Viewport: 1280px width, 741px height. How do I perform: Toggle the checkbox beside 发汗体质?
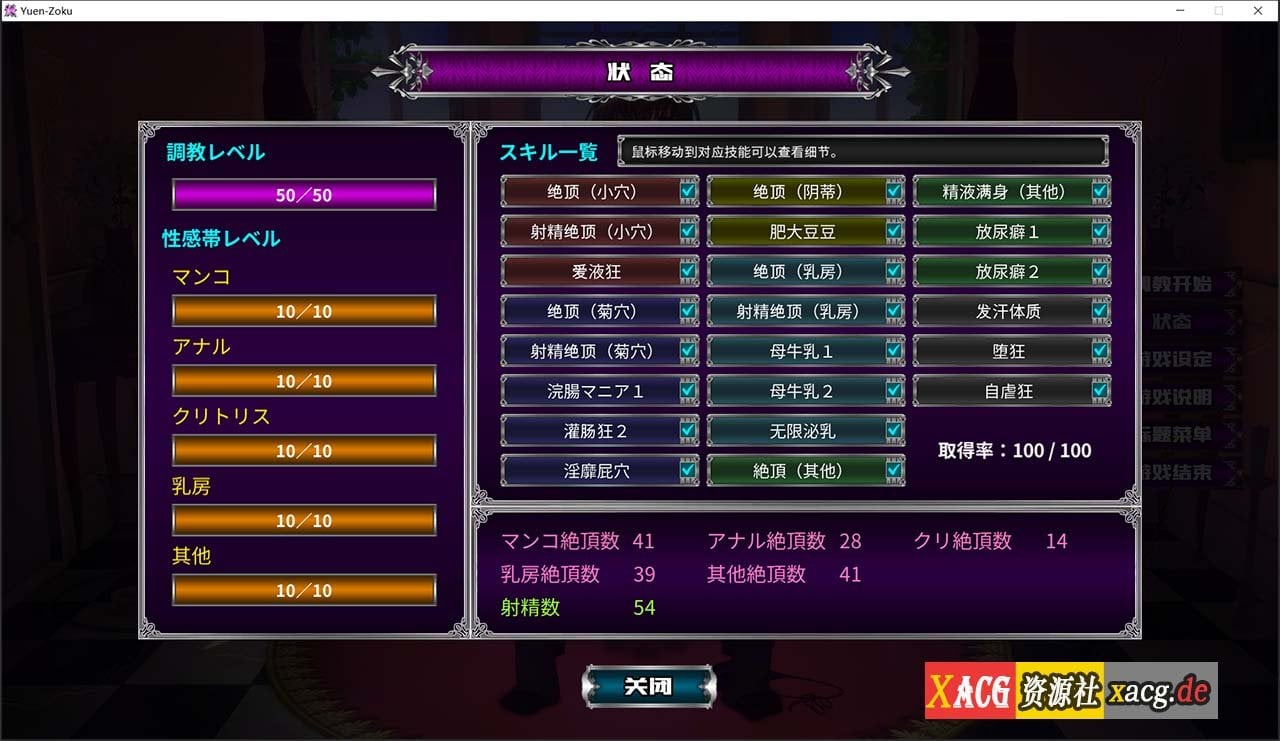1100,311
